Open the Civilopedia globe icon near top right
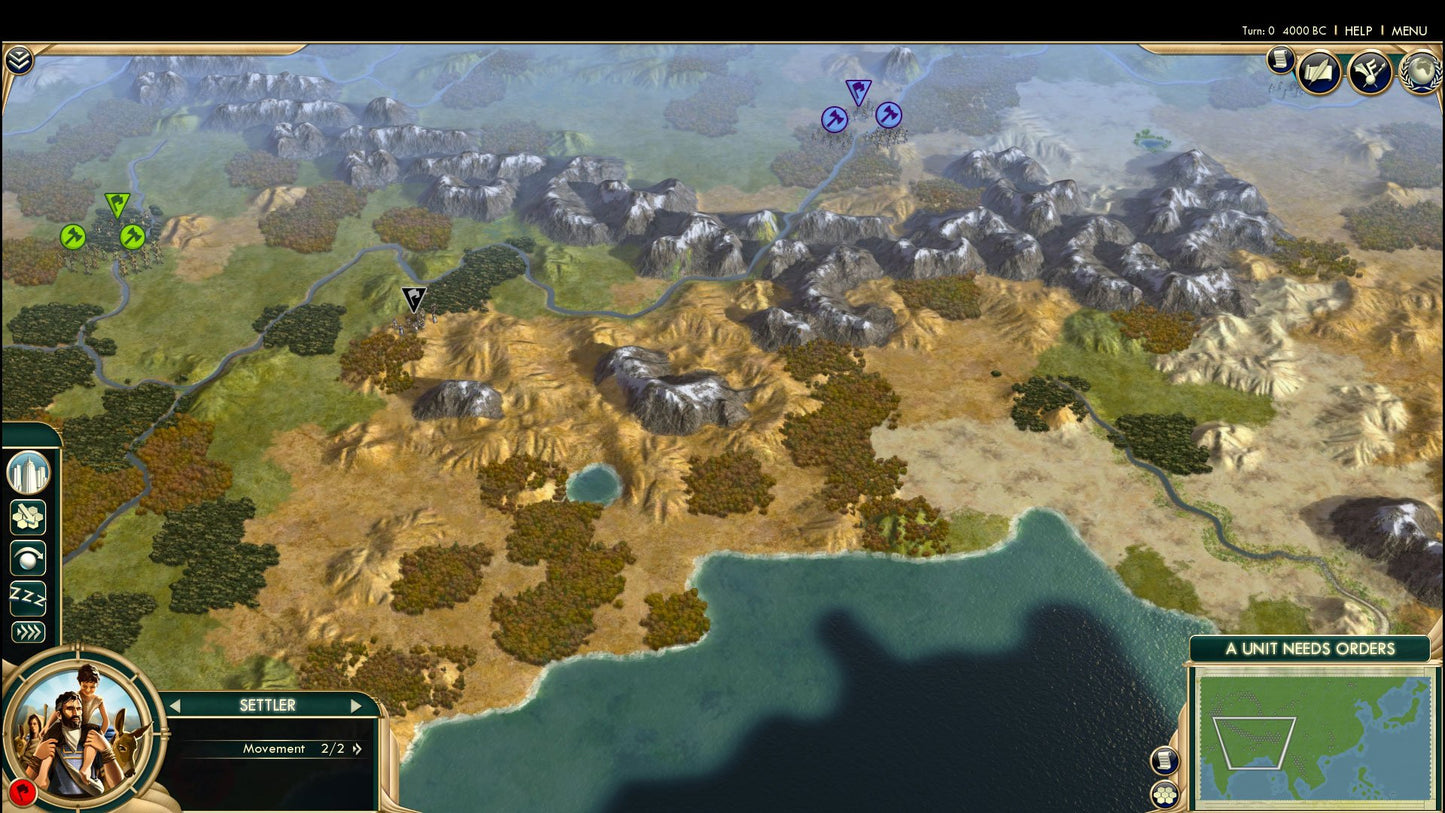This screenshot has width=1445, height=813. [x=1418, y=72]
